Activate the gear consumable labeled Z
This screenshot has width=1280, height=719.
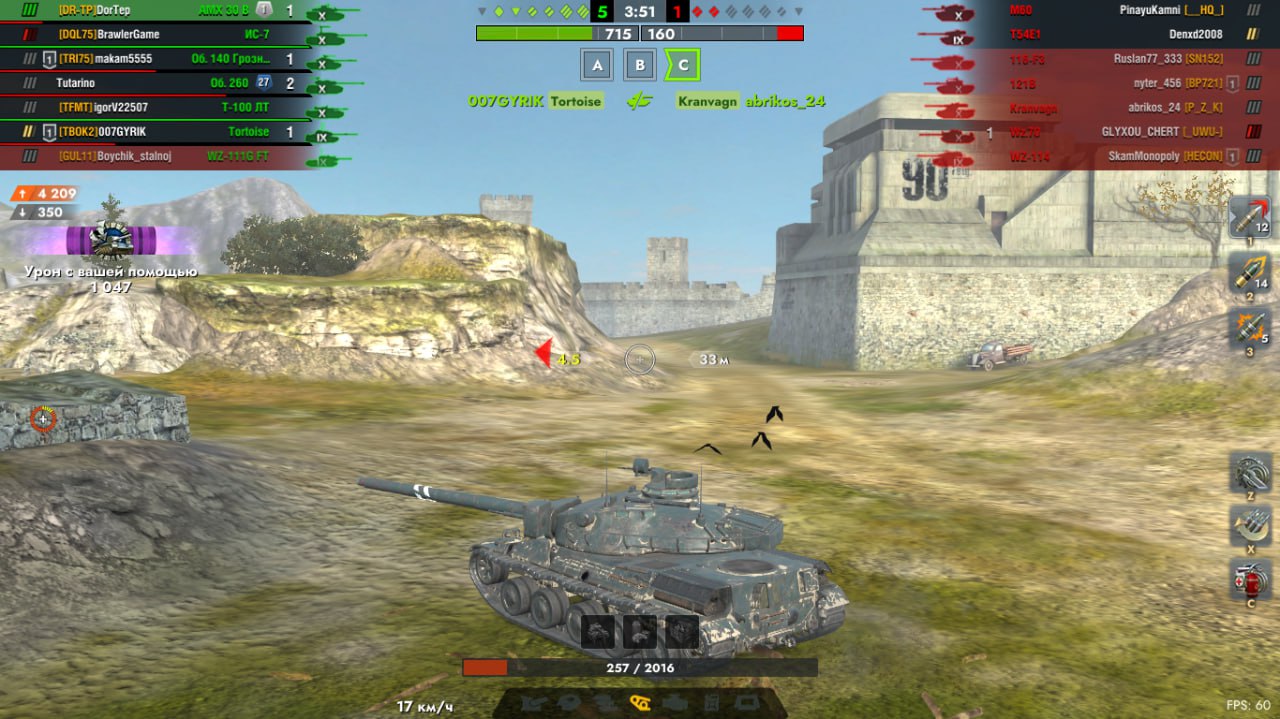1249,472
